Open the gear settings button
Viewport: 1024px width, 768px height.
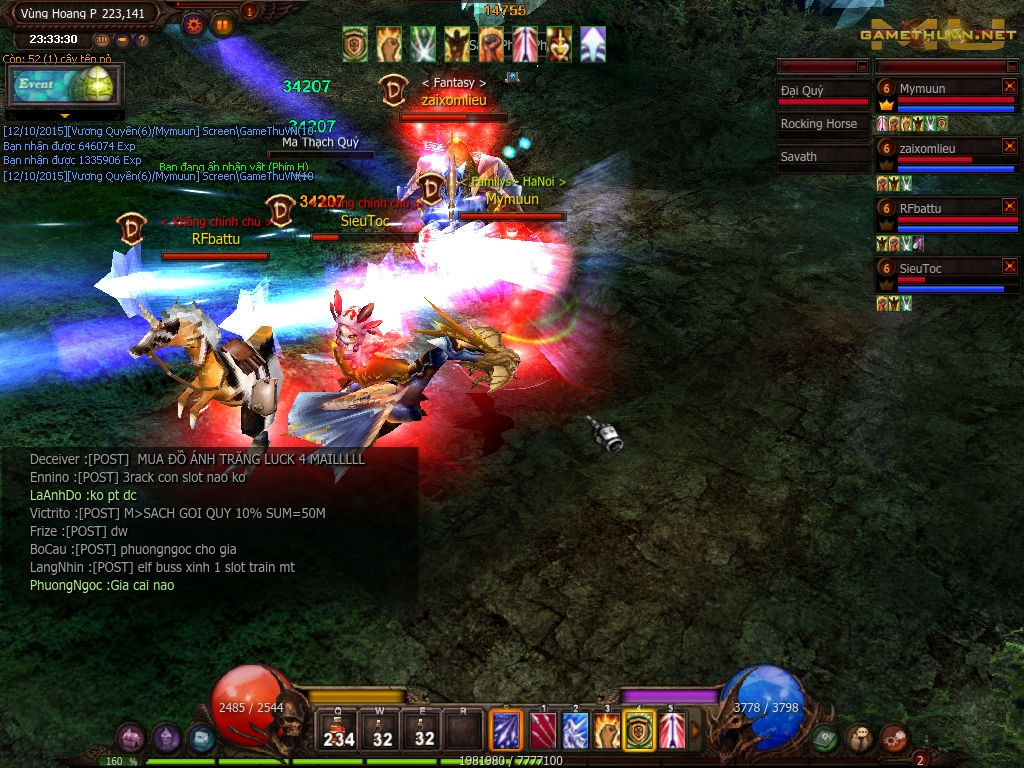[194, 25]
